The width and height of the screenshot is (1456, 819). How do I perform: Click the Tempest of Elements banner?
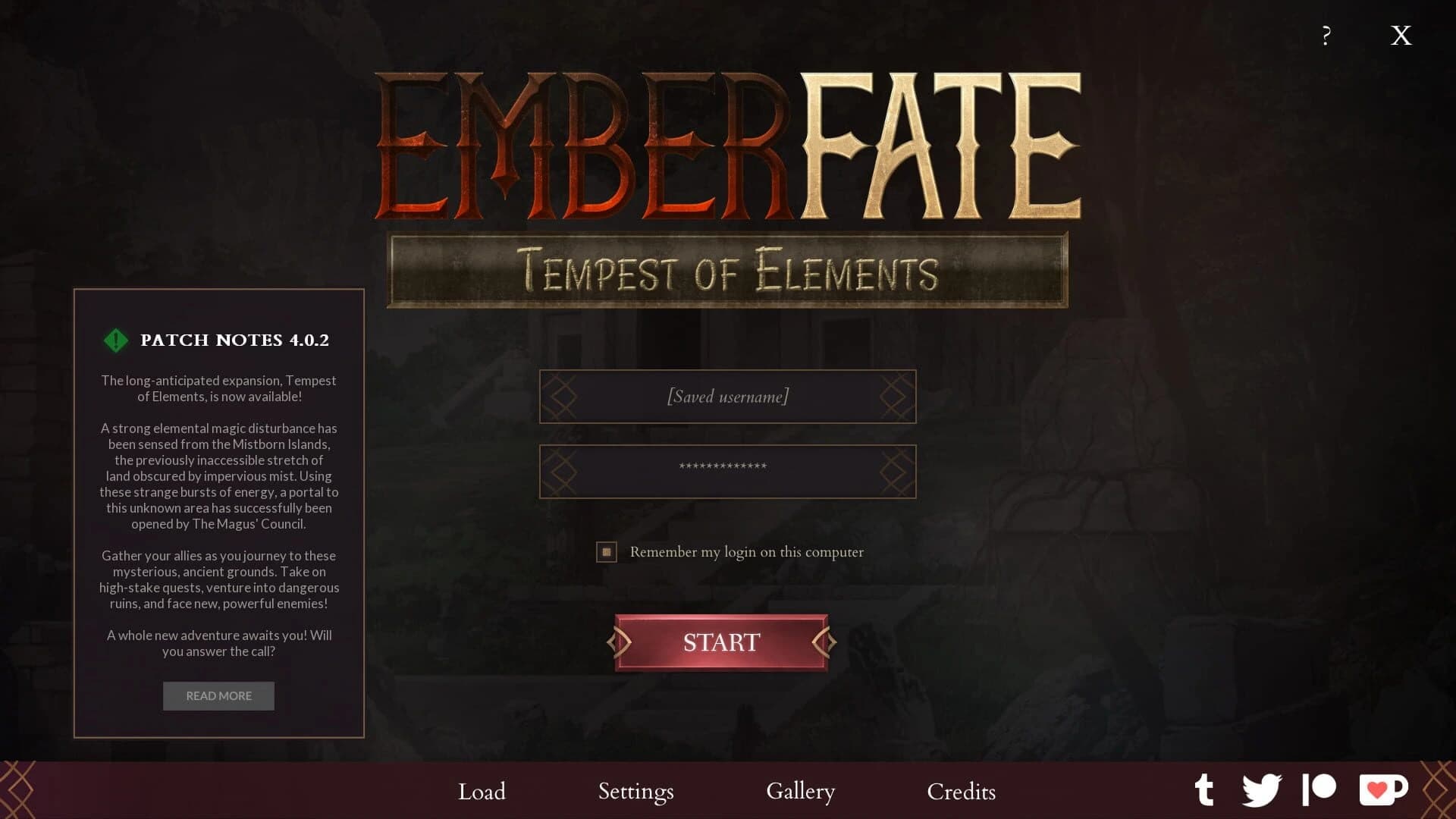tap(728, 270)
